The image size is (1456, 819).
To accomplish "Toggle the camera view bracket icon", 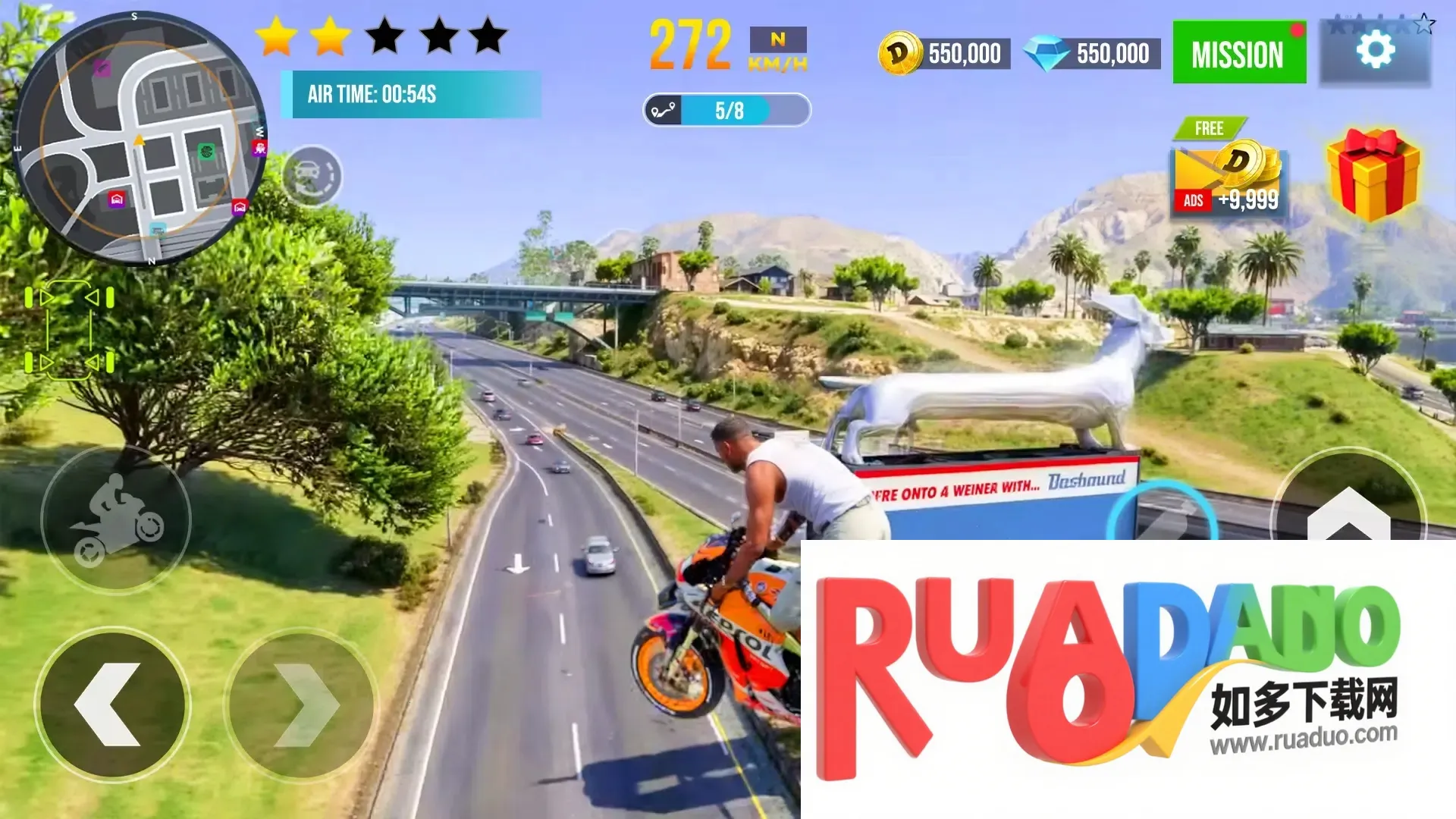I will [69, 330].
